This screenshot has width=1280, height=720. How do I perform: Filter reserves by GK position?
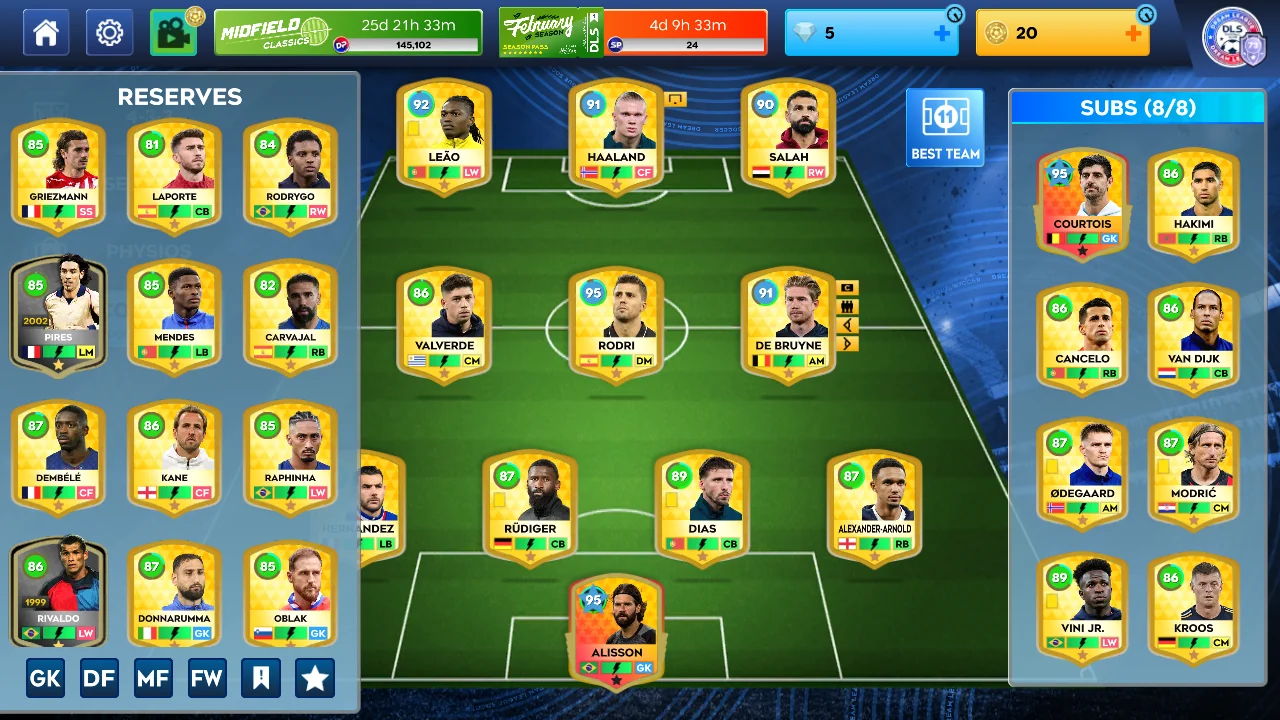click(x=45, y=679)
